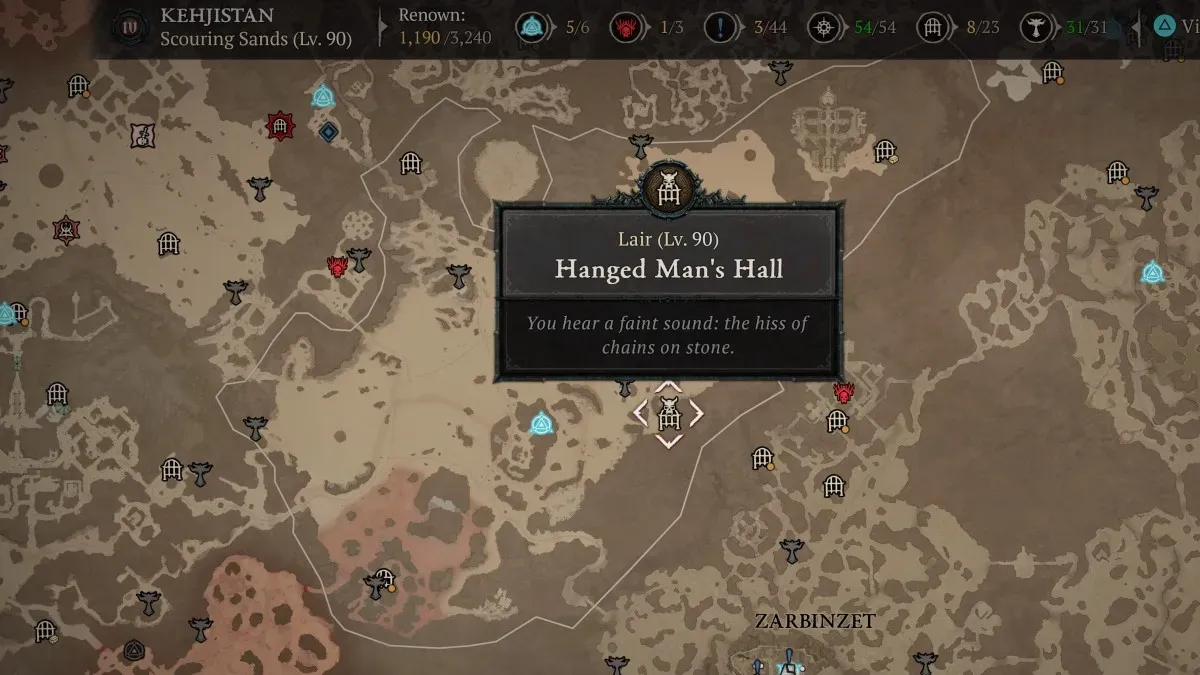Select the blue diamond marker on the map
The image size is (1200, 675).
(328, 131)
